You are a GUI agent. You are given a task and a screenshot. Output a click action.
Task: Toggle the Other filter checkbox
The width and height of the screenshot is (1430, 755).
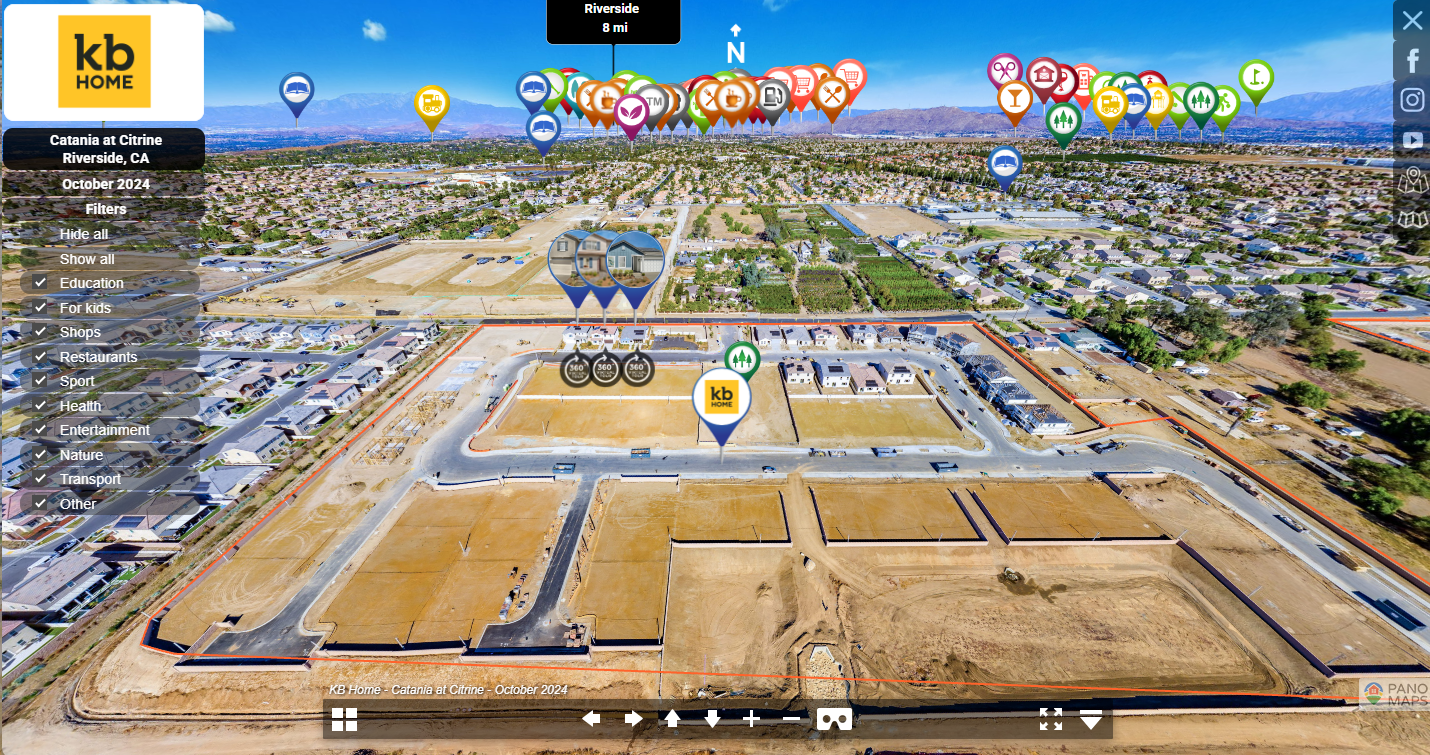pos(41,504)
